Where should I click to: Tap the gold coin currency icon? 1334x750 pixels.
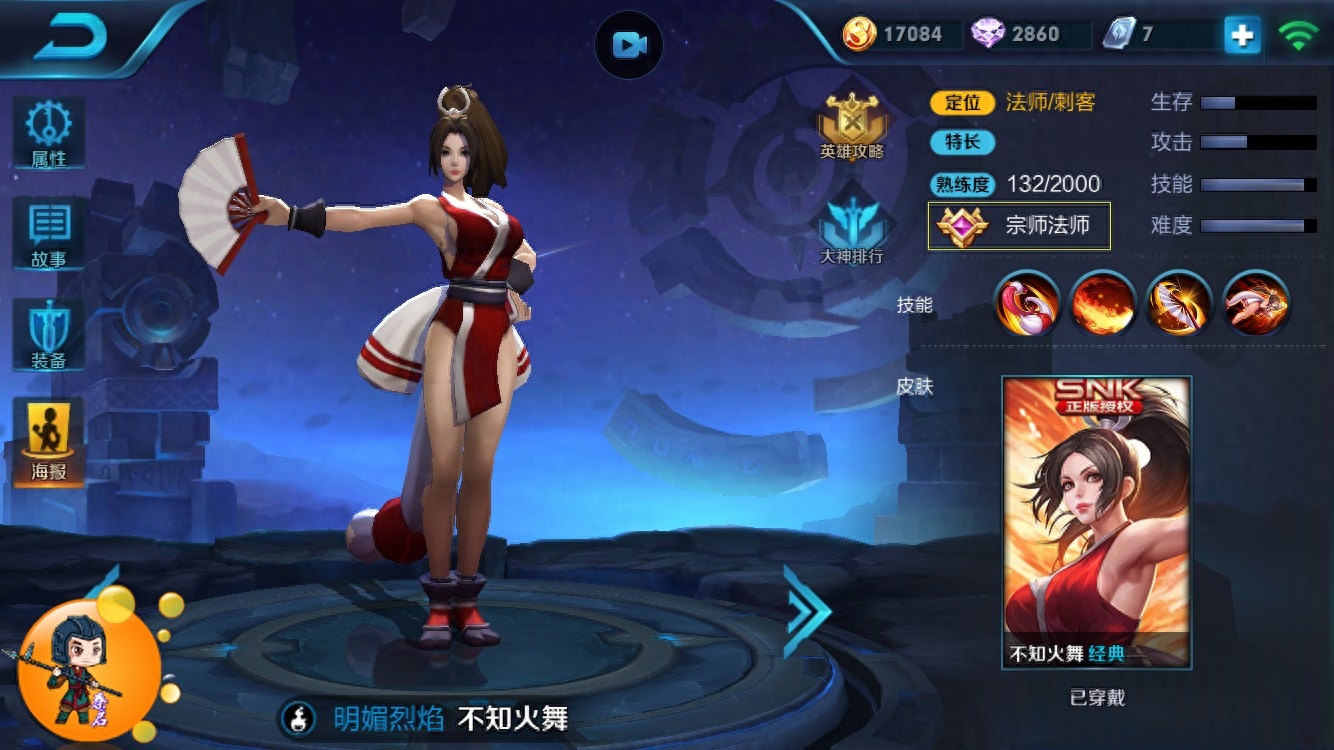point(859,34)
